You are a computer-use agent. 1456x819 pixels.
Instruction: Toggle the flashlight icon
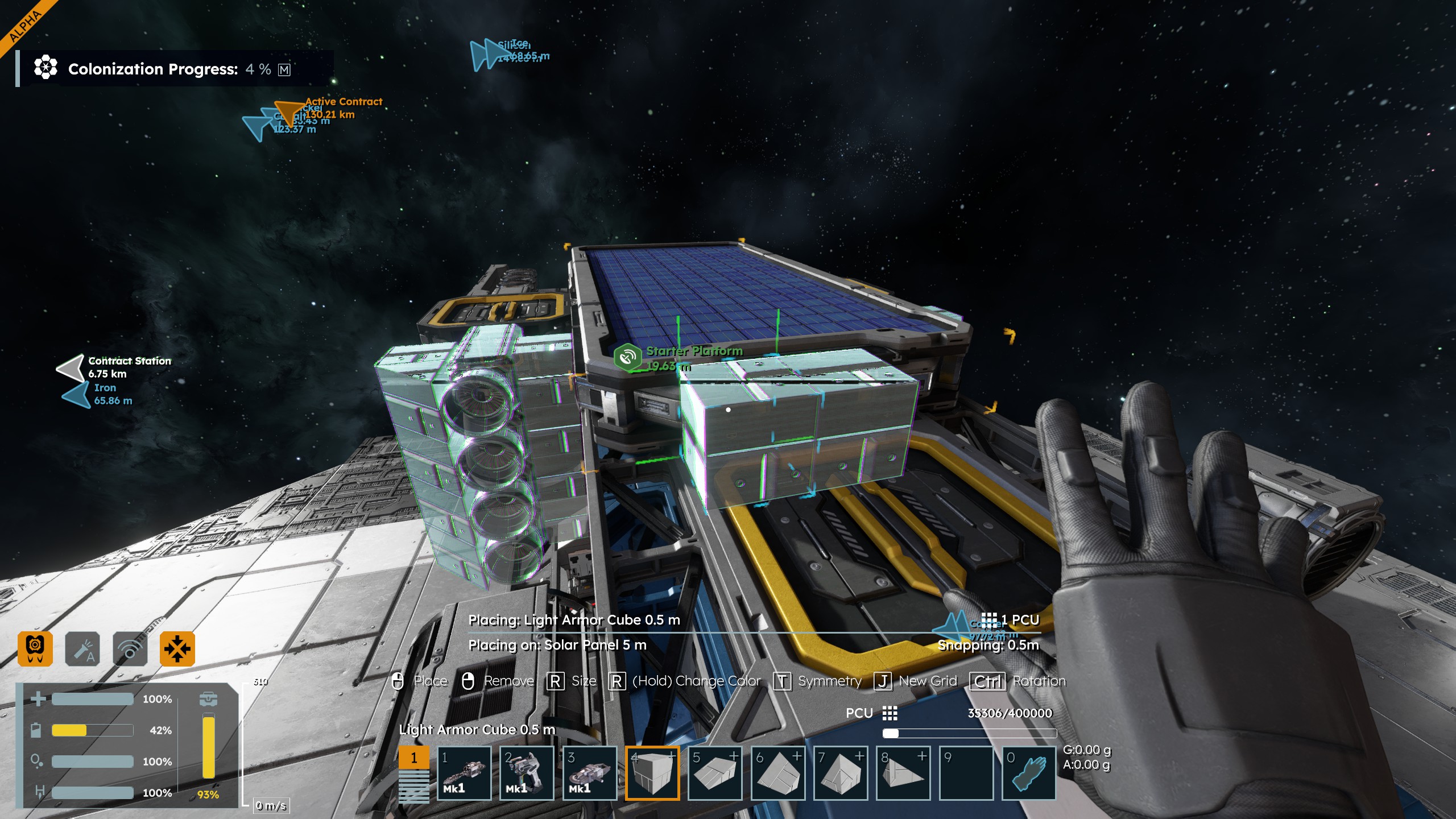(82, 648)
